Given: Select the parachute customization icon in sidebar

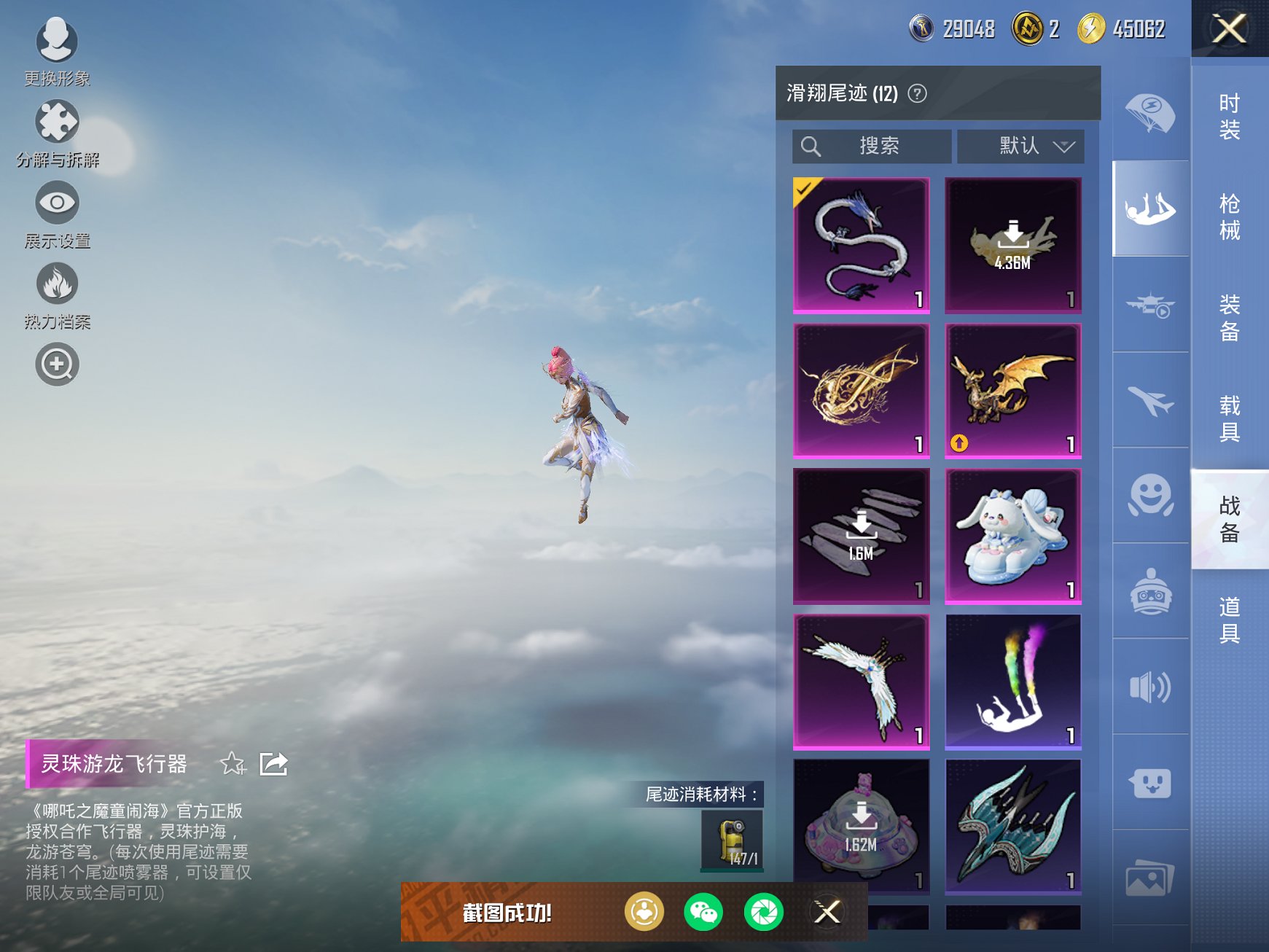Looking at the screenshot, I should tap(1149, 113).
